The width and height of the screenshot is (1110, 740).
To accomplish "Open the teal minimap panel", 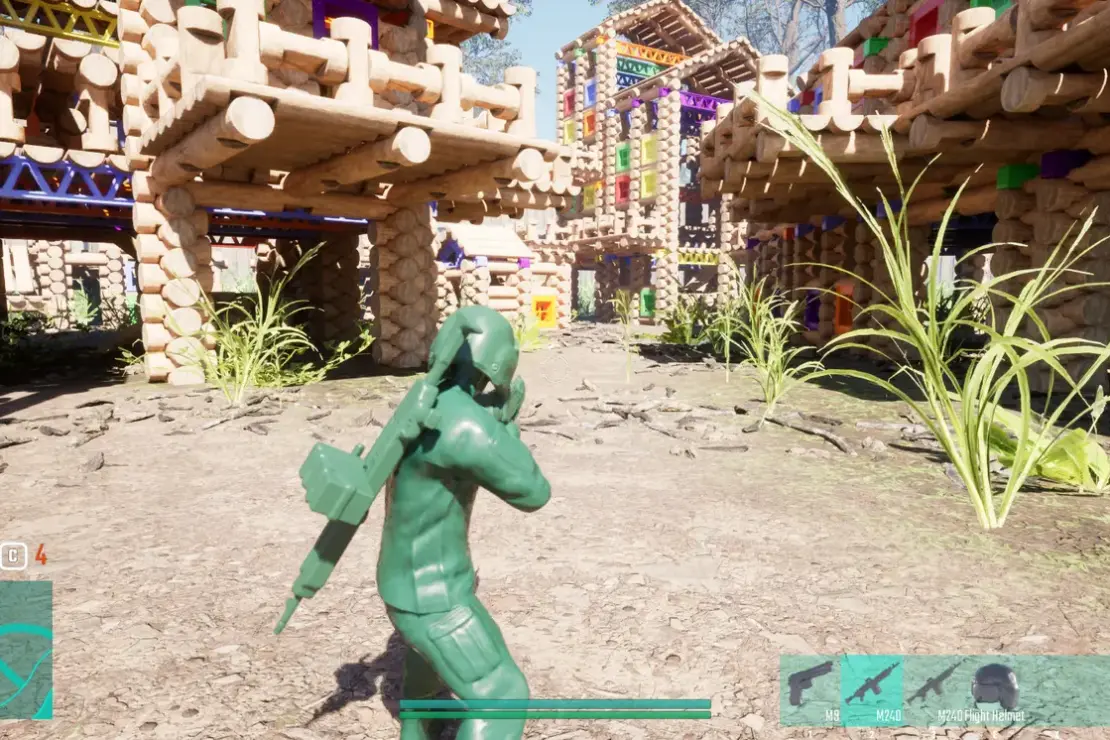I will (26, 650).
